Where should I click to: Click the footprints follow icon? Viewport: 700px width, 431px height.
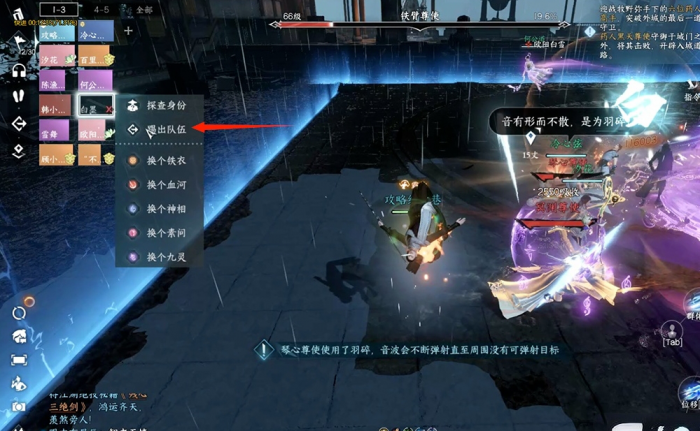(x=19, y=96)
